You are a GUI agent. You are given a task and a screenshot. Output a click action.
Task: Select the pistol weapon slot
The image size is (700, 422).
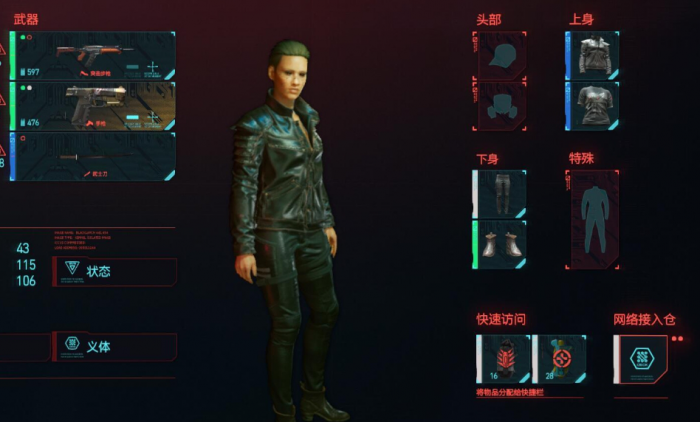[95, 105]
